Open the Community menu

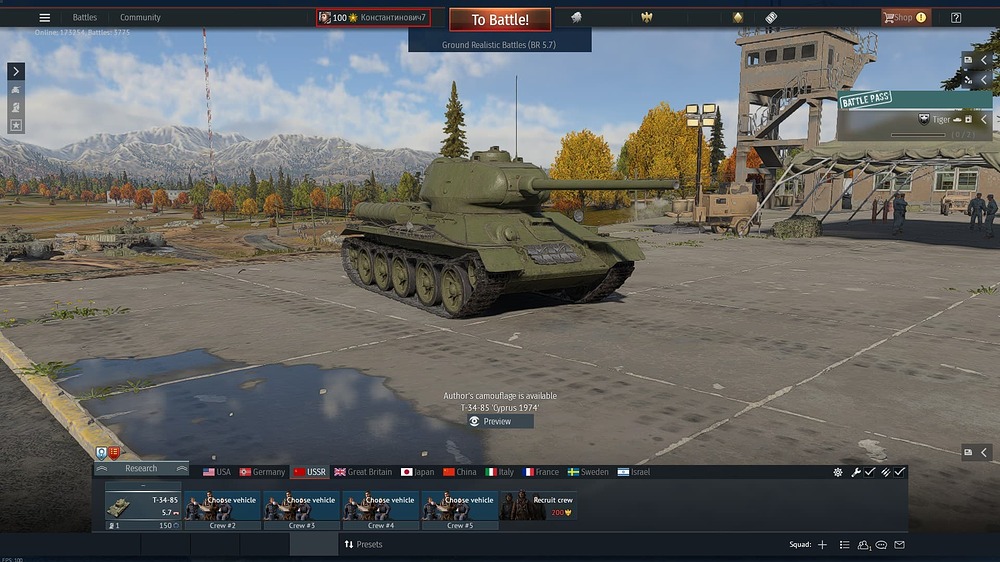click(x=140, y=17)
